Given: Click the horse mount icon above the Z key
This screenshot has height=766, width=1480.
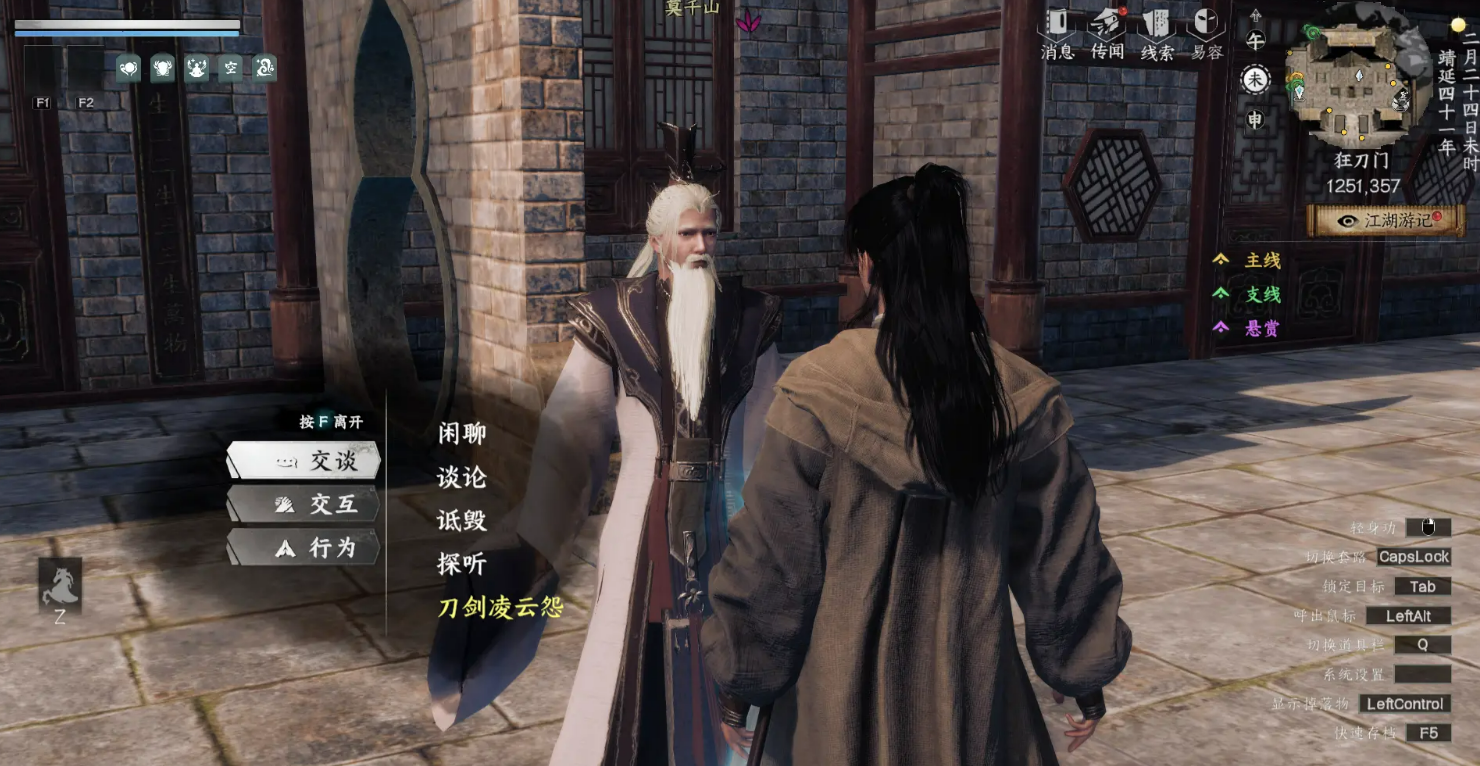Looking at the screenshot, I should tap(61, 586).
